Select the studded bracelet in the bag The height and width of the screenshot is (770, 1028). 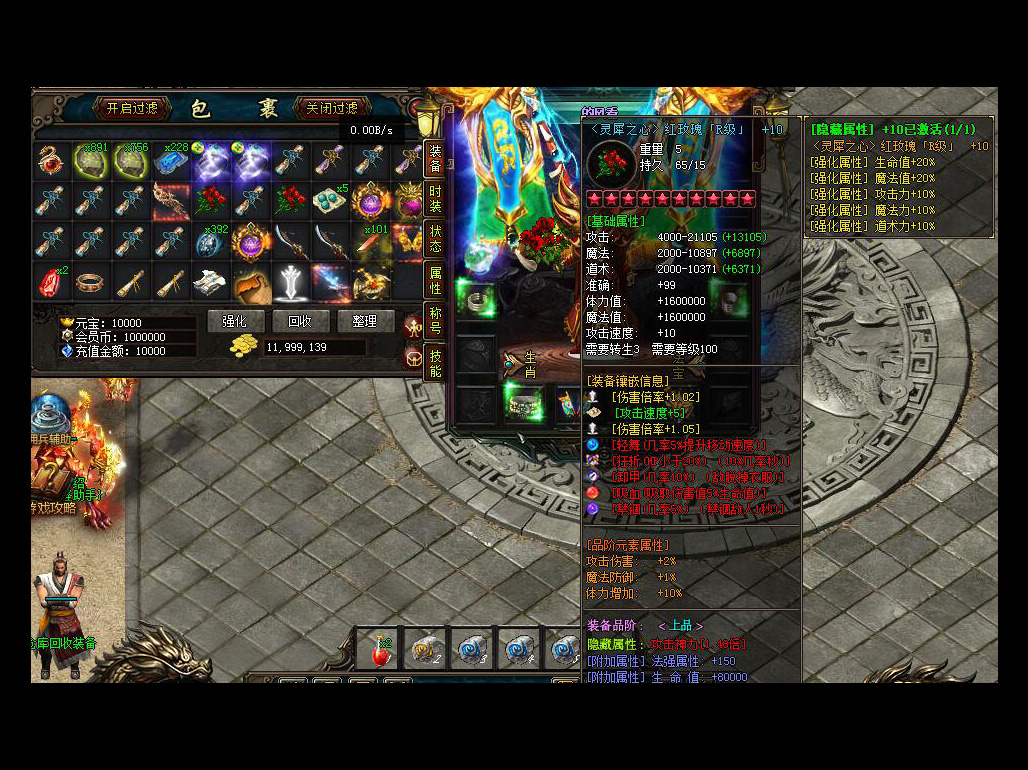pos(90,282)
